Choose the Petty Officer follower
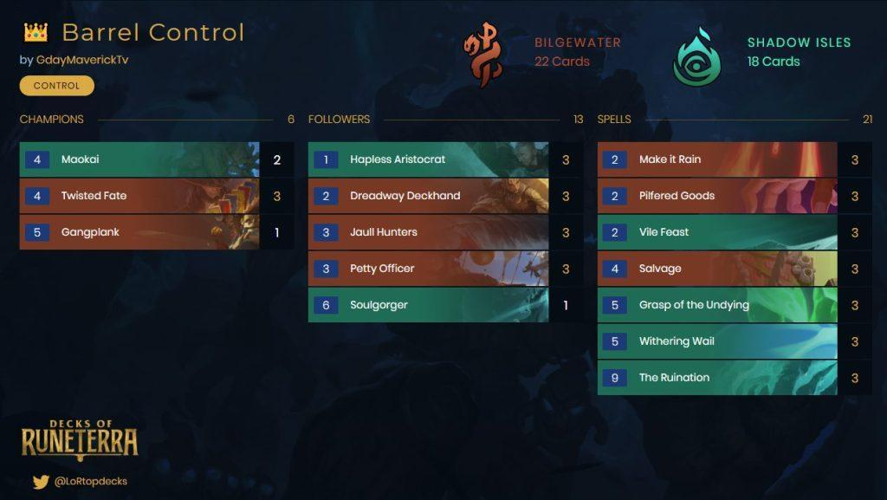 pos(429,269)
